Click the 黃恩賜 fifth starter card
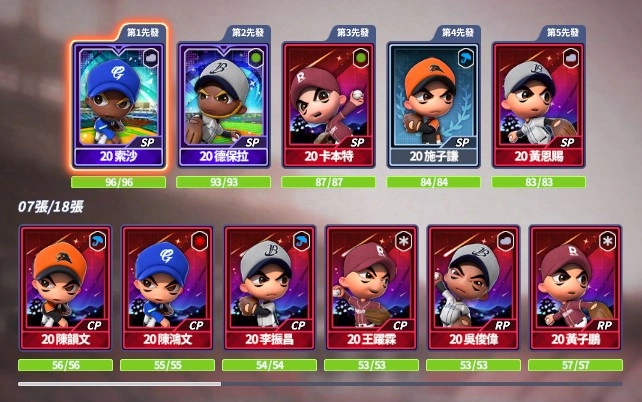 pos(541,104)
